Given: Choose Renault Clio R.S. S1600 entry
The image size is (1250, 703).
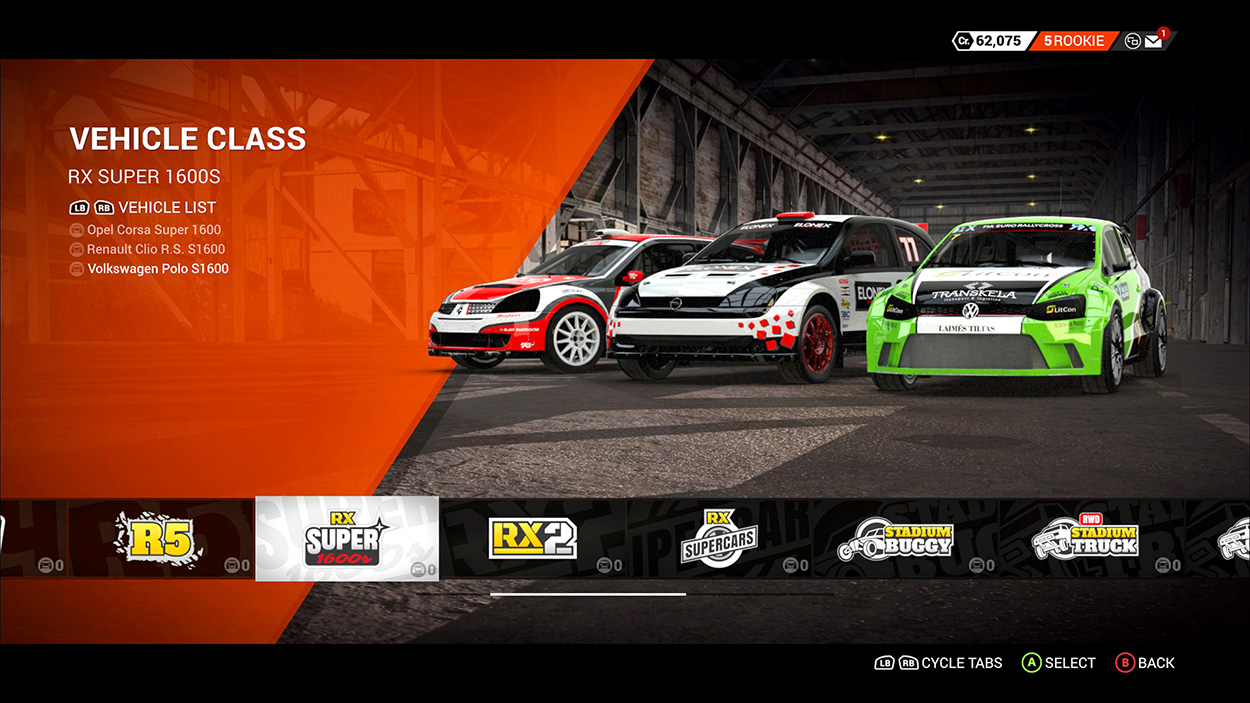Looking at the screenshot, I should coord(155,249).
